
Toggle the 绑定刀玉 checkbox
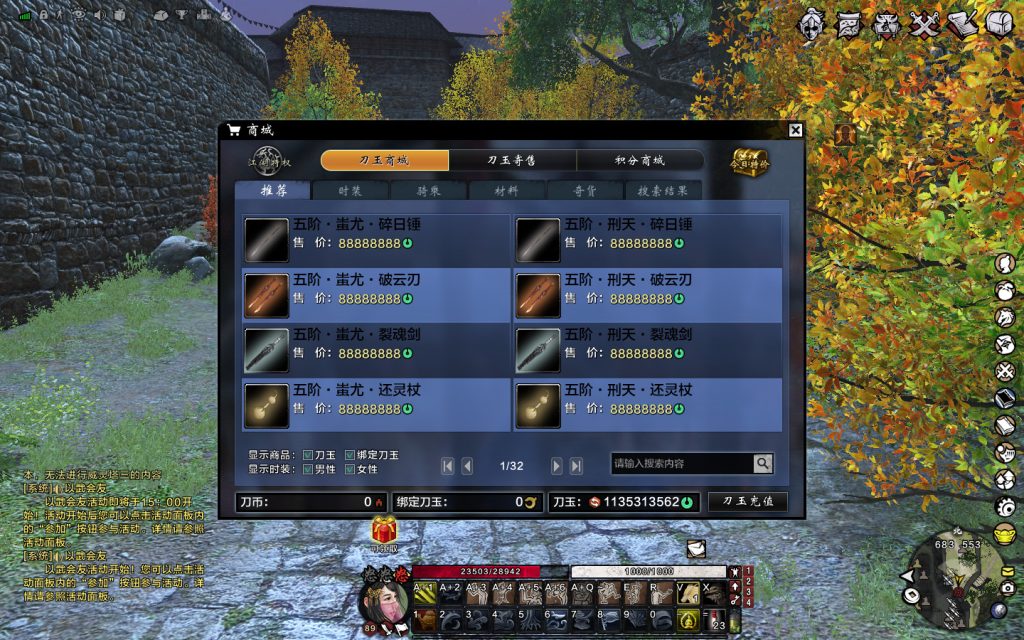coord(350,455)
